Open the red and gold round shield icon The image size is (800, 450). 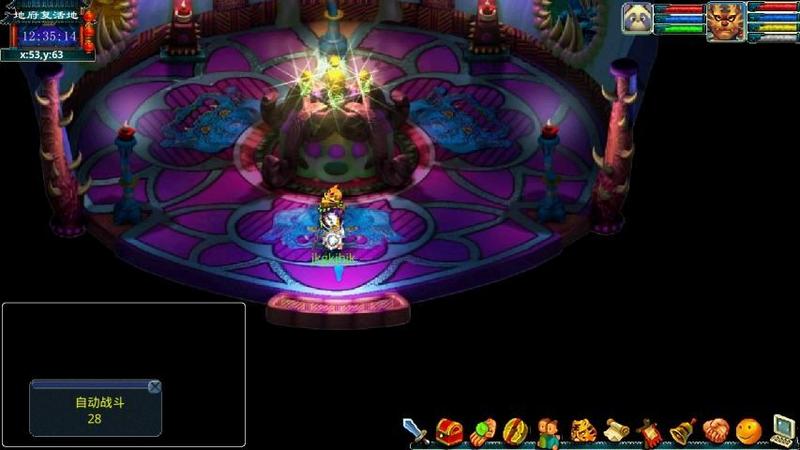(515, 431)
